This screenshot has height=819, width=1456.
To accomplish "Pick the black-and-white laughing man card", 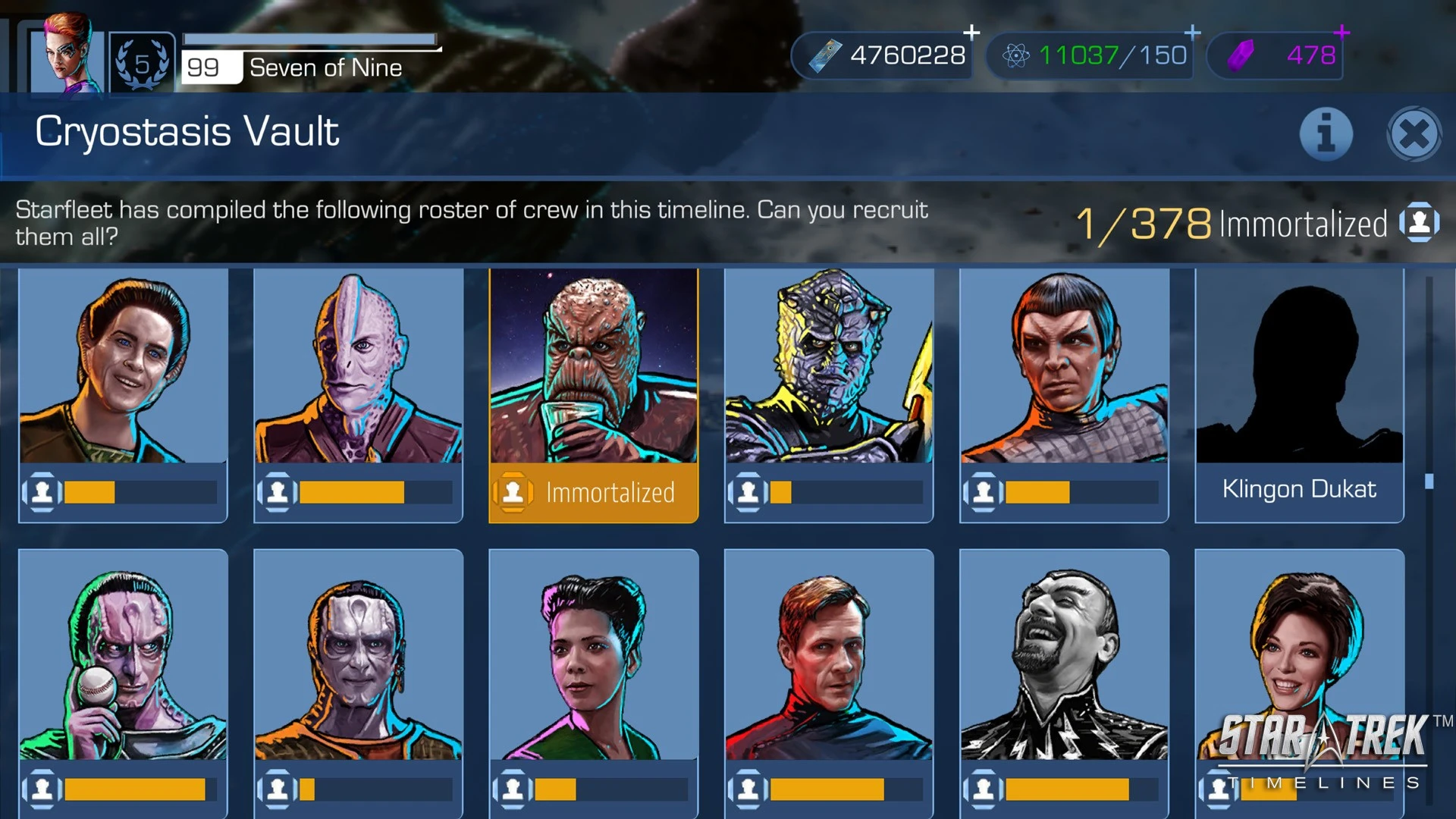I will click(1064, 675).
